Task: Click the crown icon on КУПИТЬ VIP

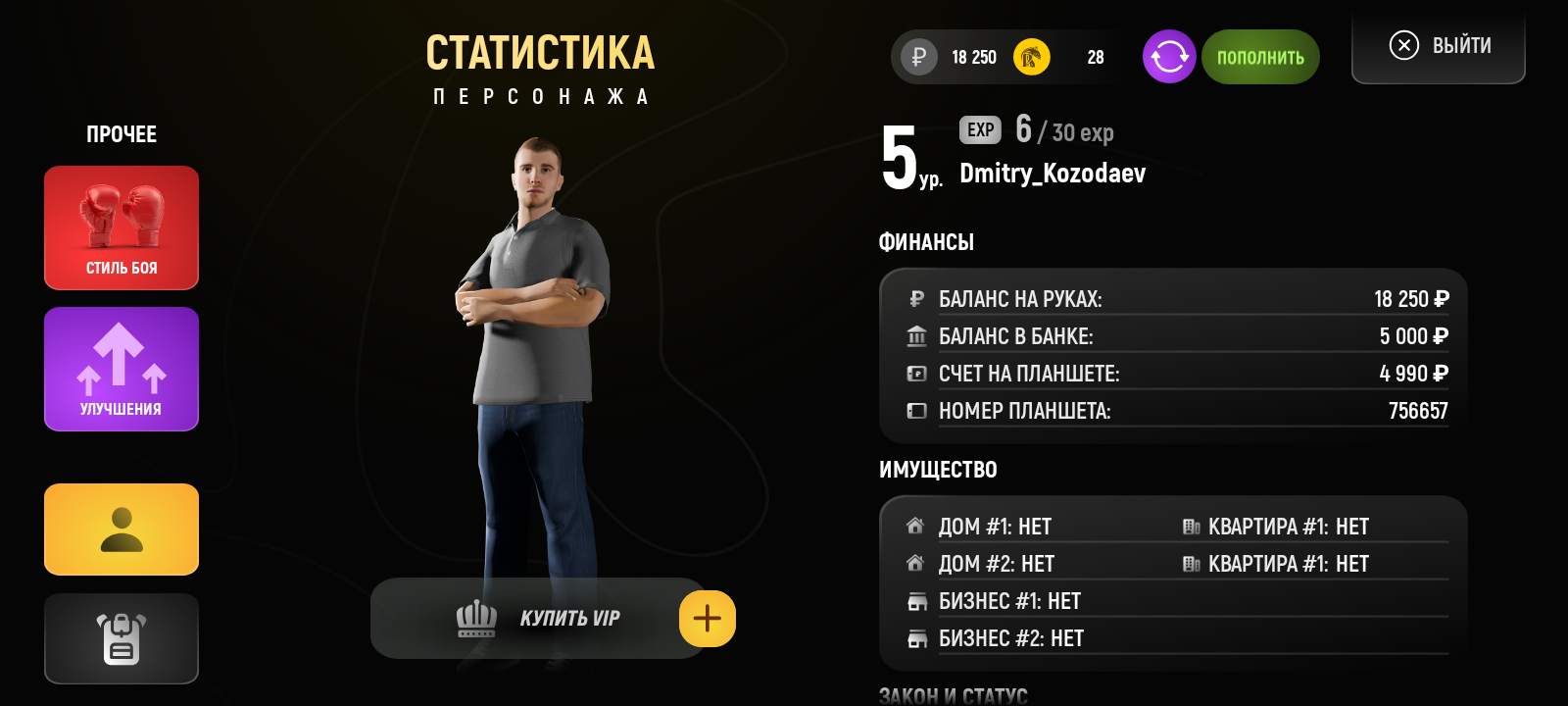Action: [x=477, y=618]
